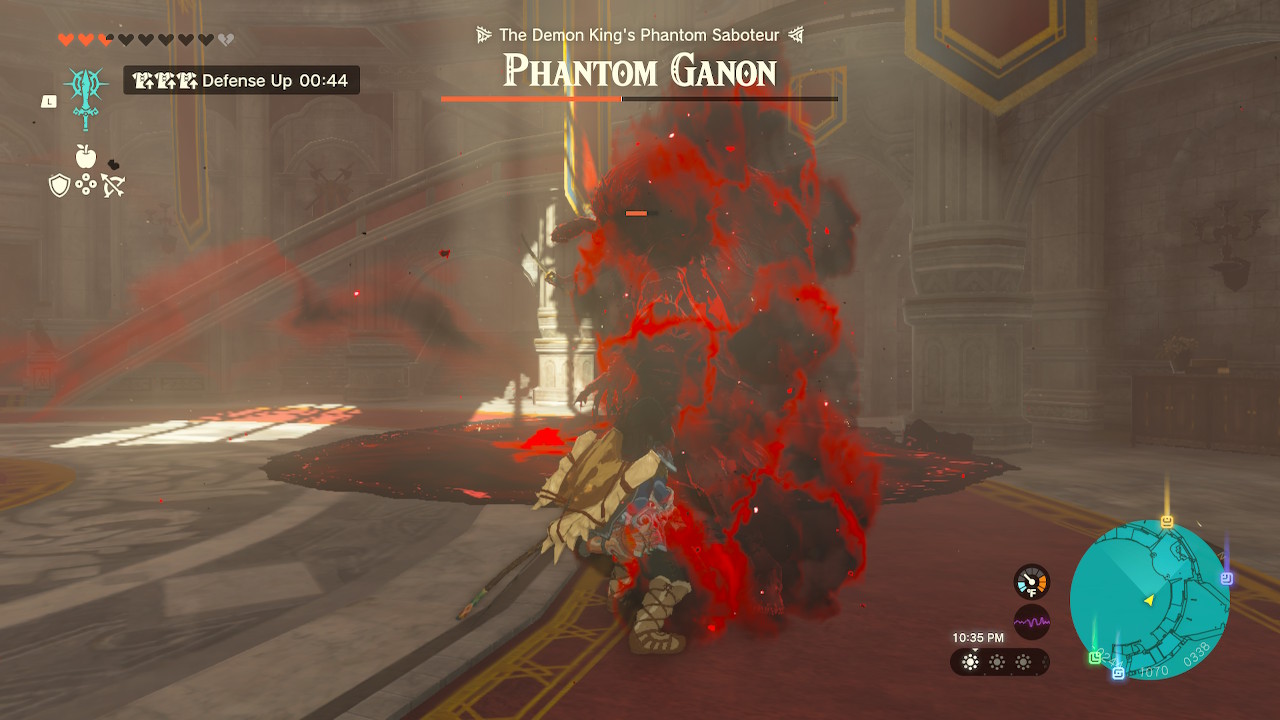Select the green map pin on minimap
The width and height of the screenshot is (1280, 720).
coord(1095,657)
